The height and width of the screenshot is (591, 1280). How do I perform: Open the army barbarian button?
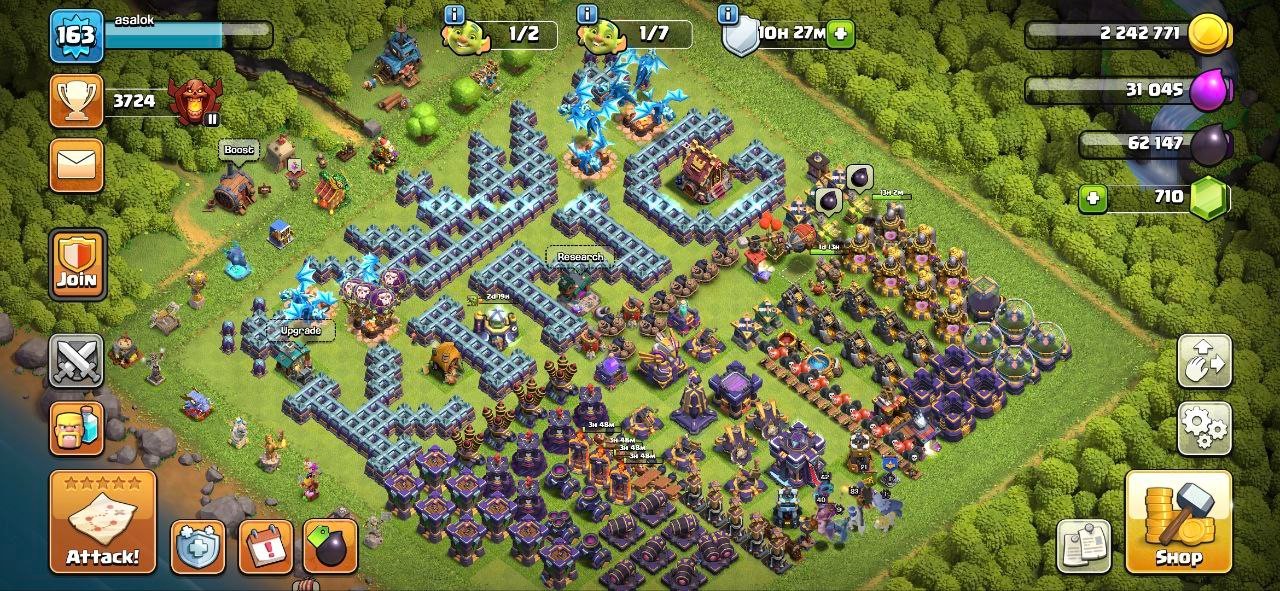(x=76, y=428)
